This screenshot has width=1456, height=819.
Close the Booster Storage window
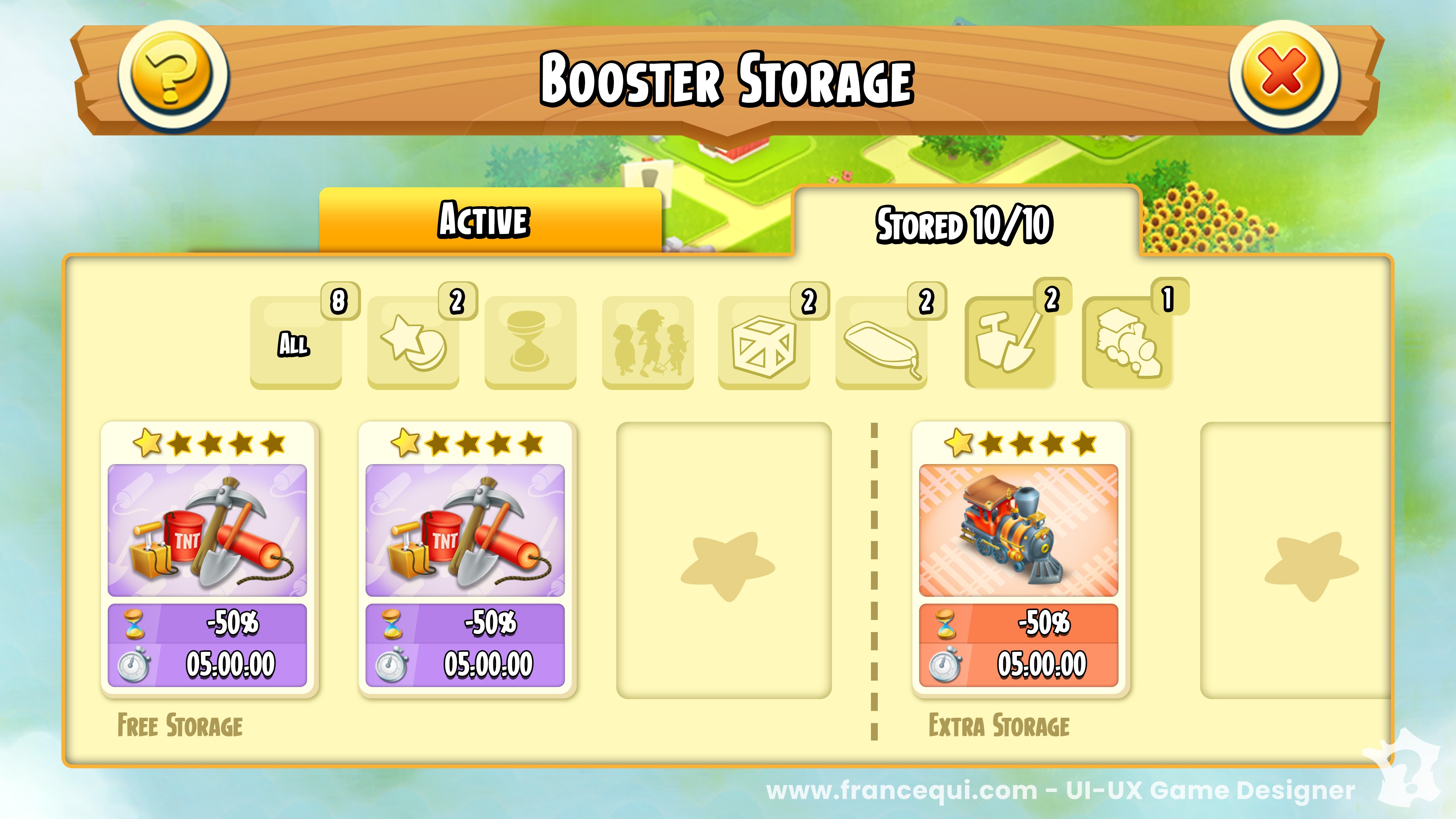coord(1283,76)
